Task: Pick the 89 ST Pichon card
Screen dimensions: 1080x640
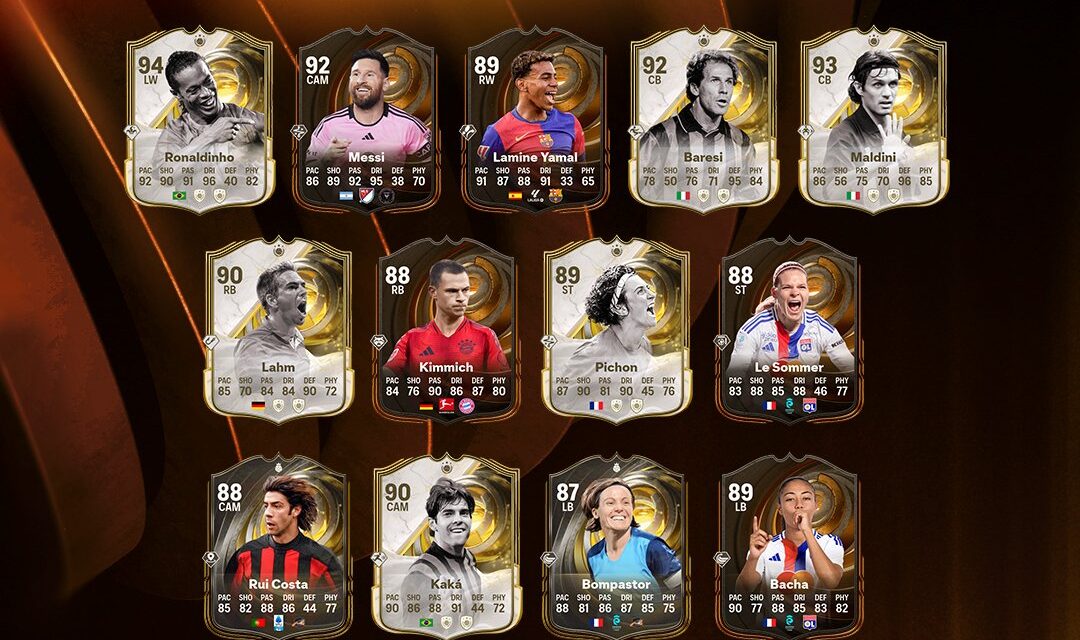Action: 616,328
